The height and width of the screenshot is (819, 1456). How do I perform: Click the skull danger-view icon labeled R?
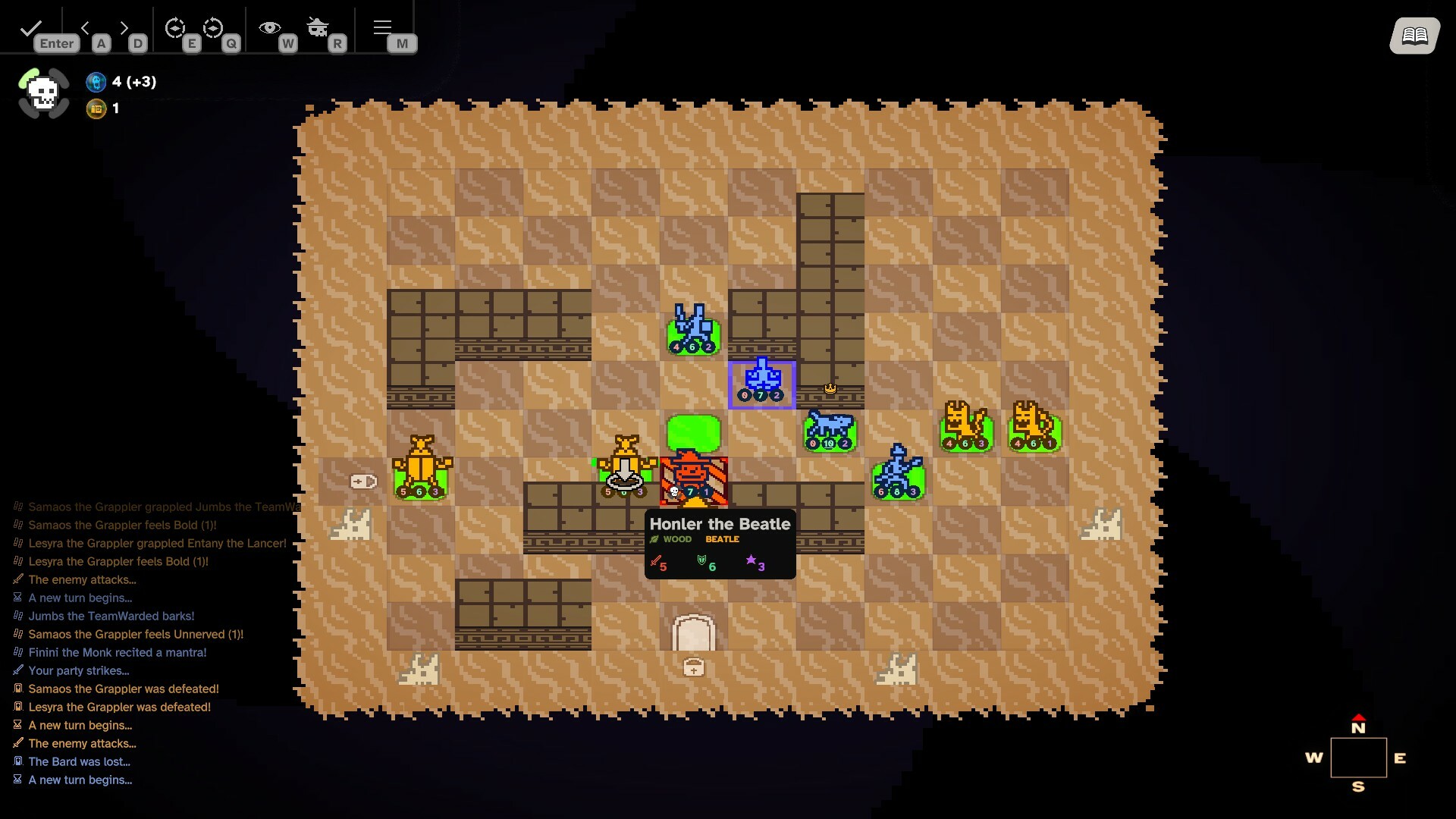point(318,28)
